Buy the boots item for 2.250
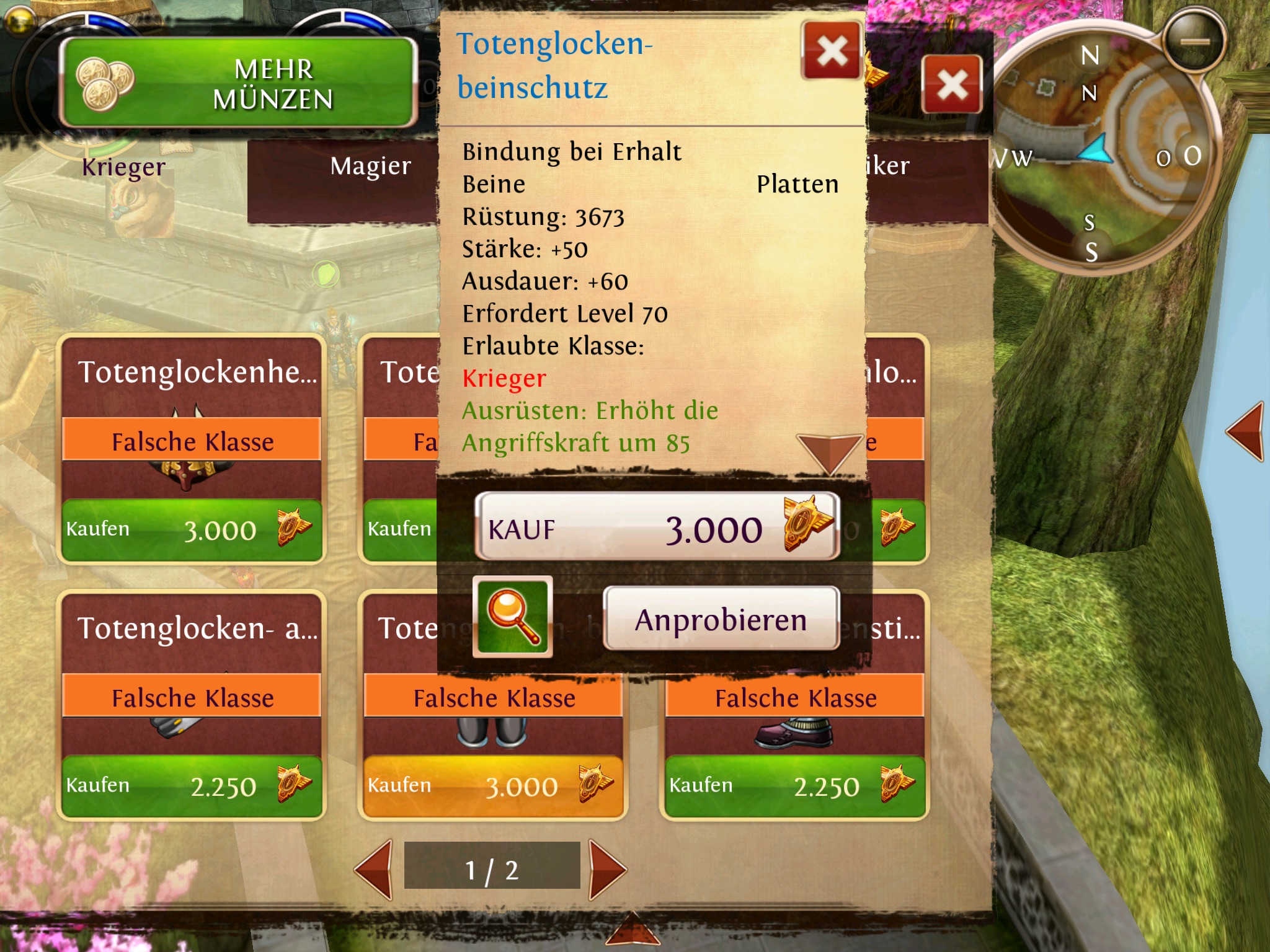 (794, 786)
